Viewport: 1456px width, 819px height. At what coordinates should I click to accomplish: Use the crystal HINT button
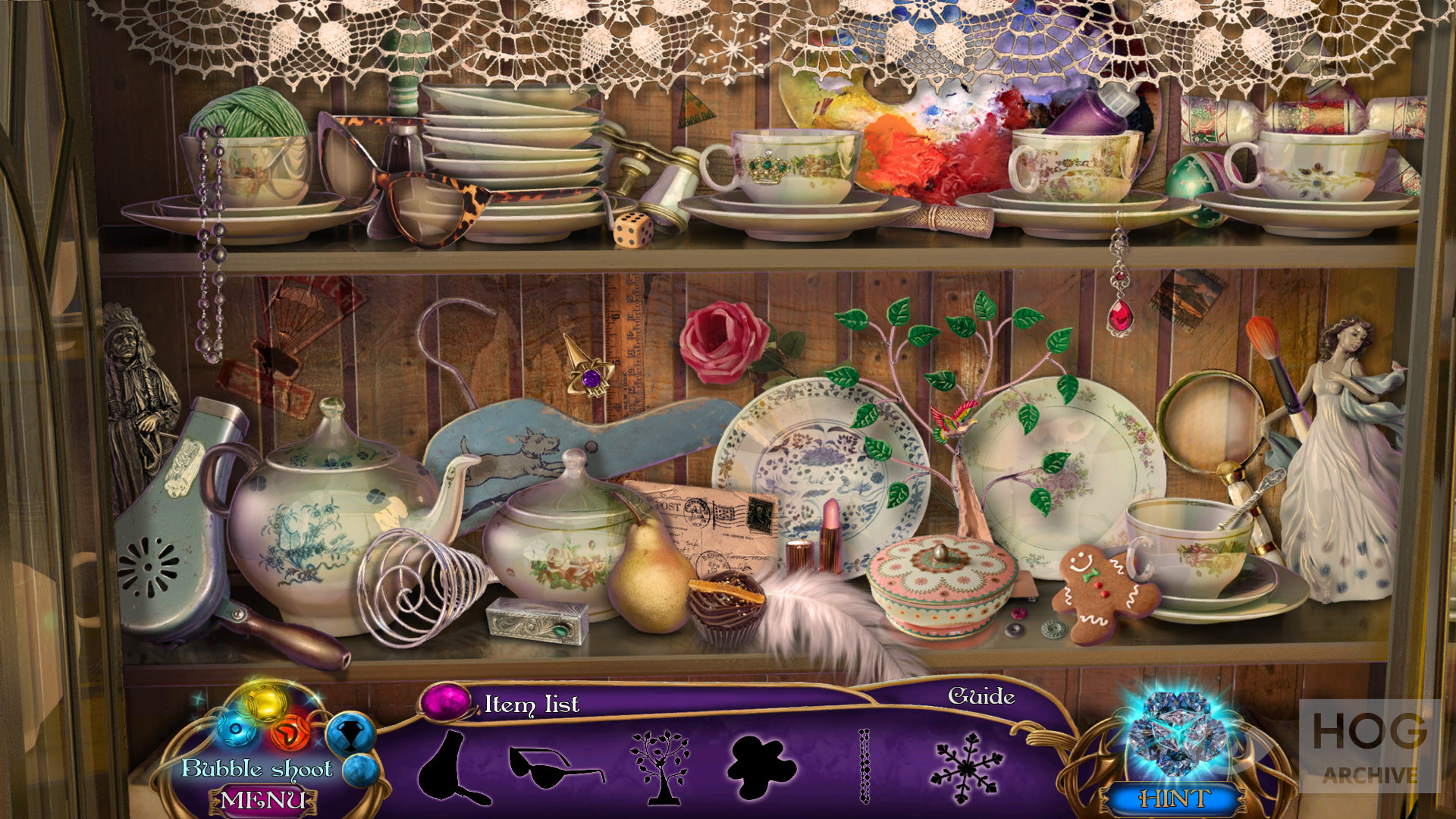(x=1174, y=798)
